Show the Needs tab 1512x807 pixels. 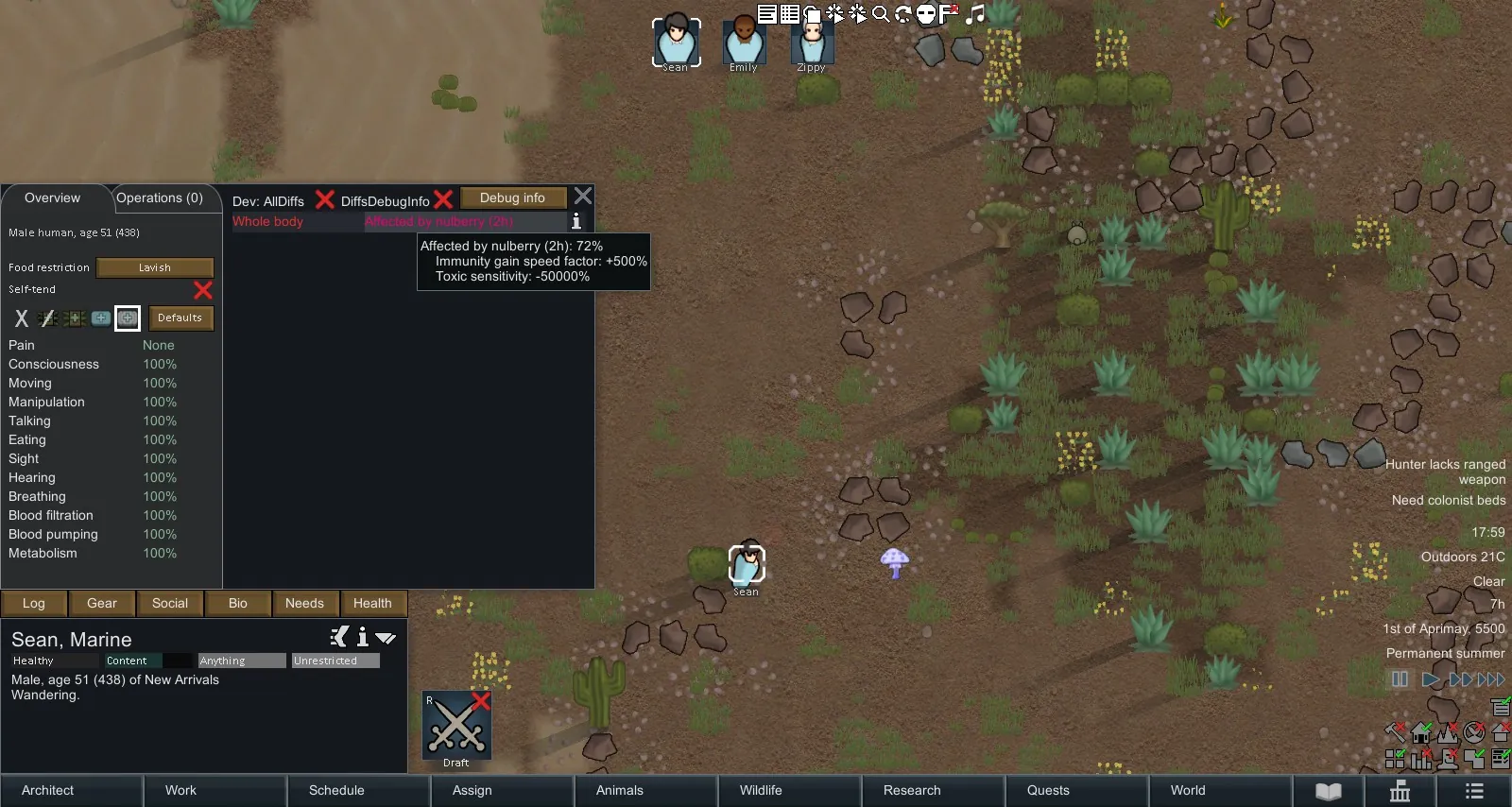coord(304,603)
